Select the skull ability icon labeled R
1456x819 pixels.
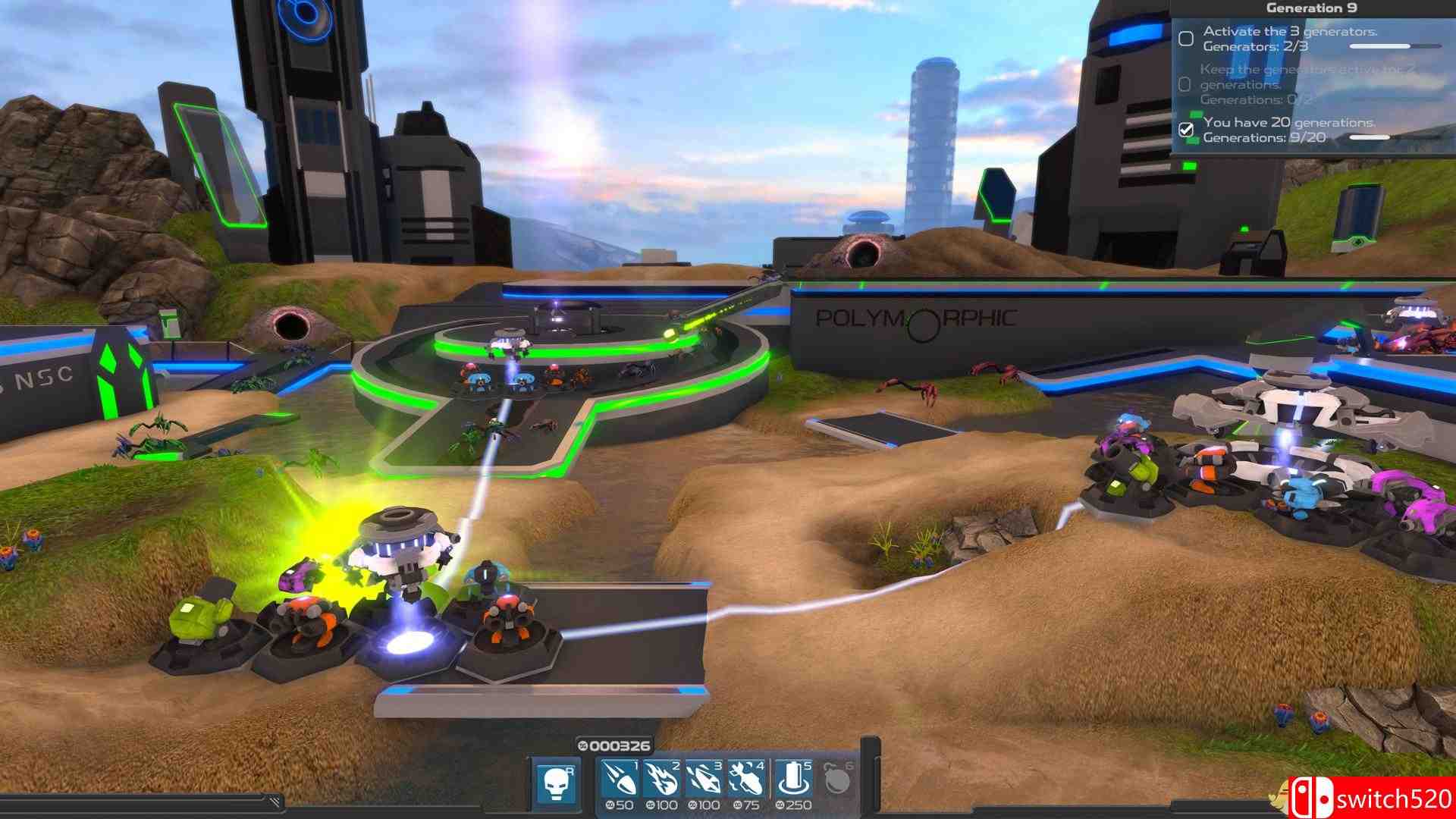[556, 781]
